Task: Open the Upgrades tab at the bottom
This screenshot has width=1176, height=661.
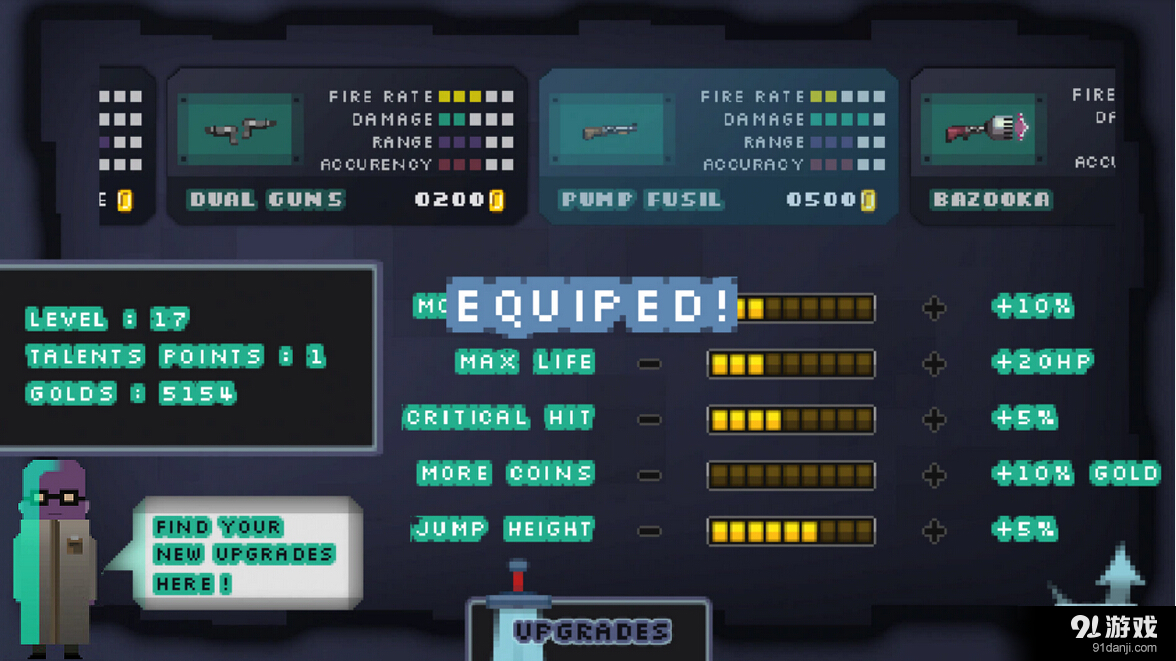Action: [x=589, y=630]
